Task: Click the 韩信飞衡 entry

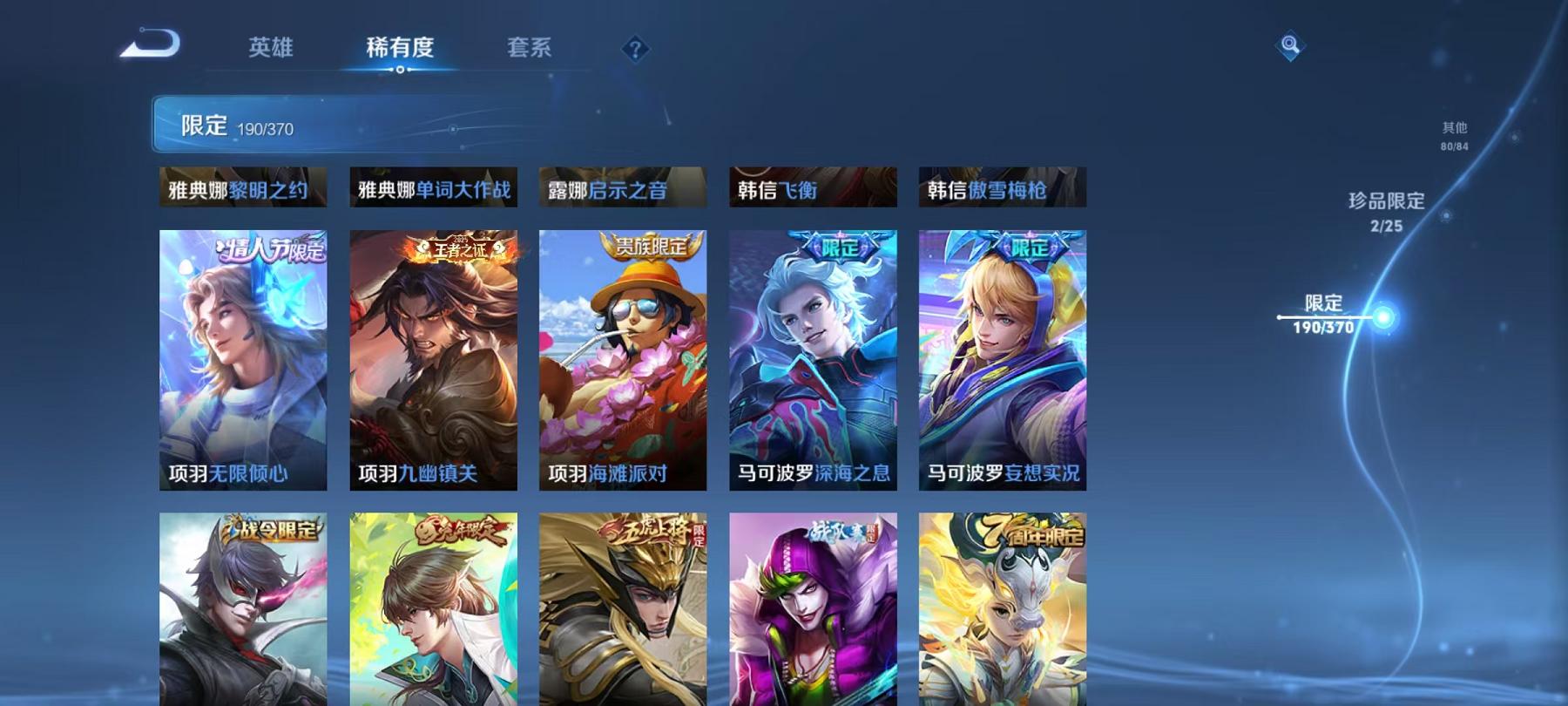Action: (814, 187)
